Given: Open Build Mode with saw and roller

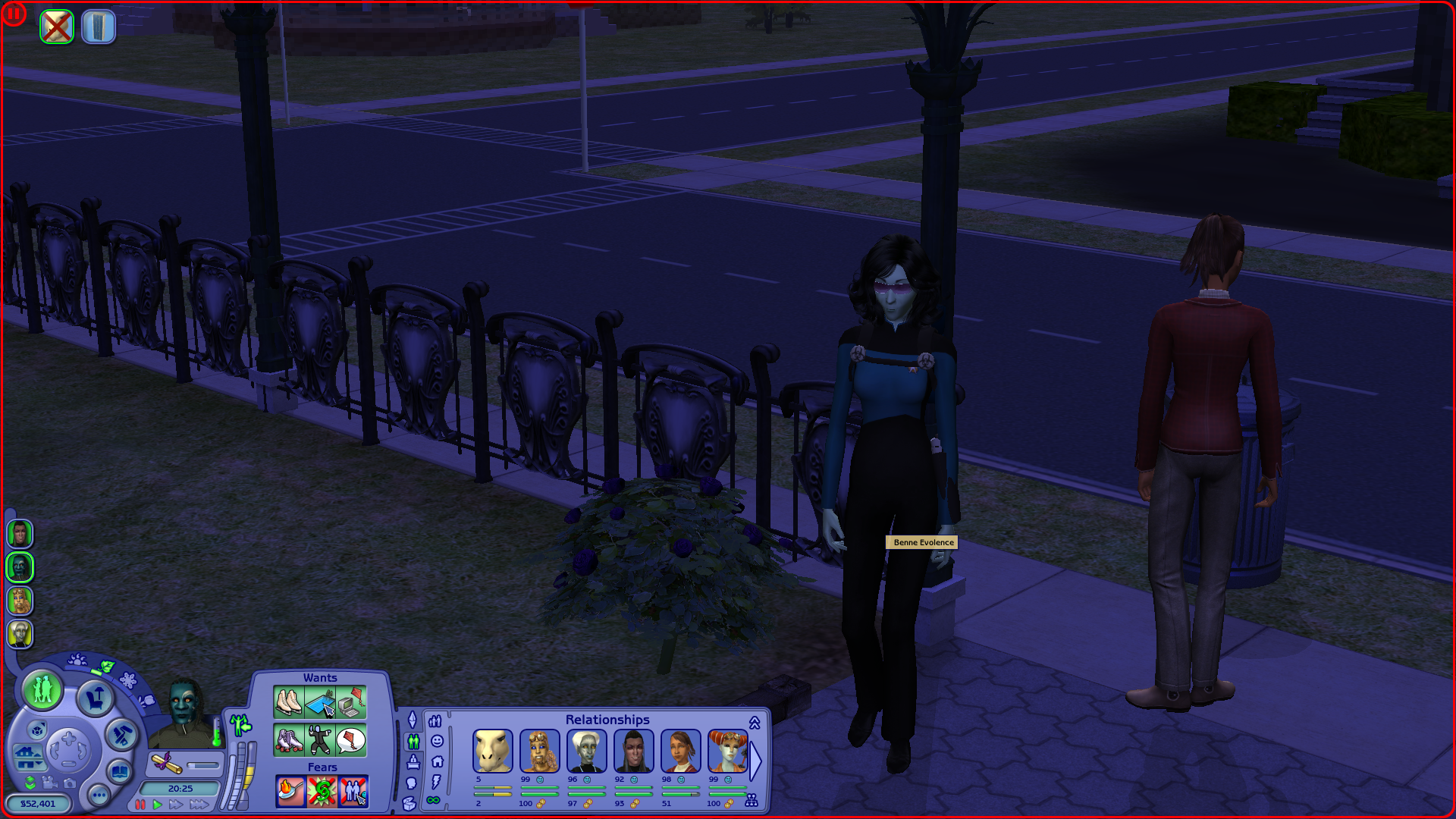Looking at the screenshot, I should pos(121,734).
